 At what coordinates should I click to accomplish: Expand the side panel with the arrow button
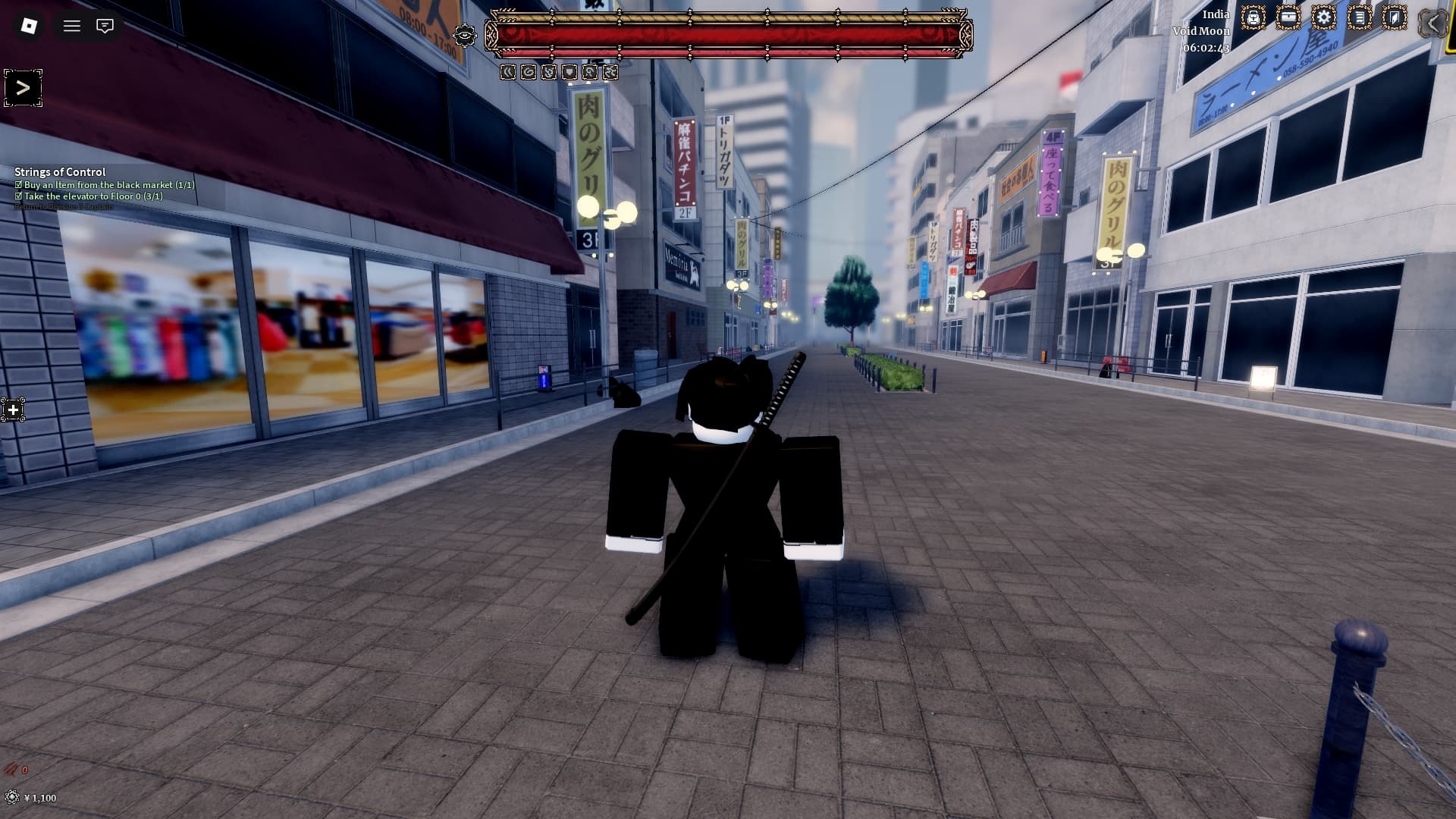pyautogui.click(x=23, y=88)
